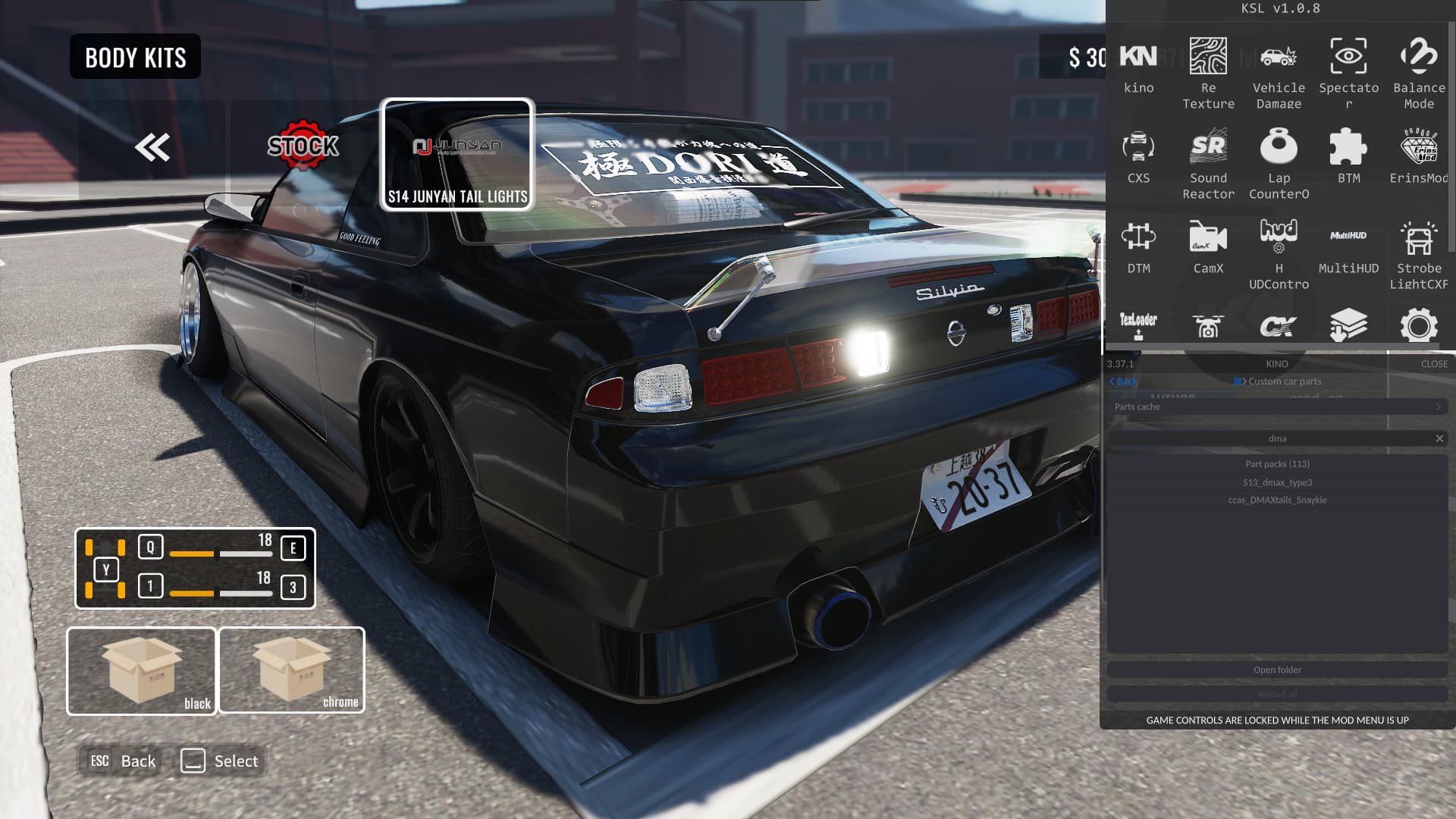The height and width of the screenshot is (819, 1456).
Task: Clear the 'dma' search field
Action: click(1439, 438)
